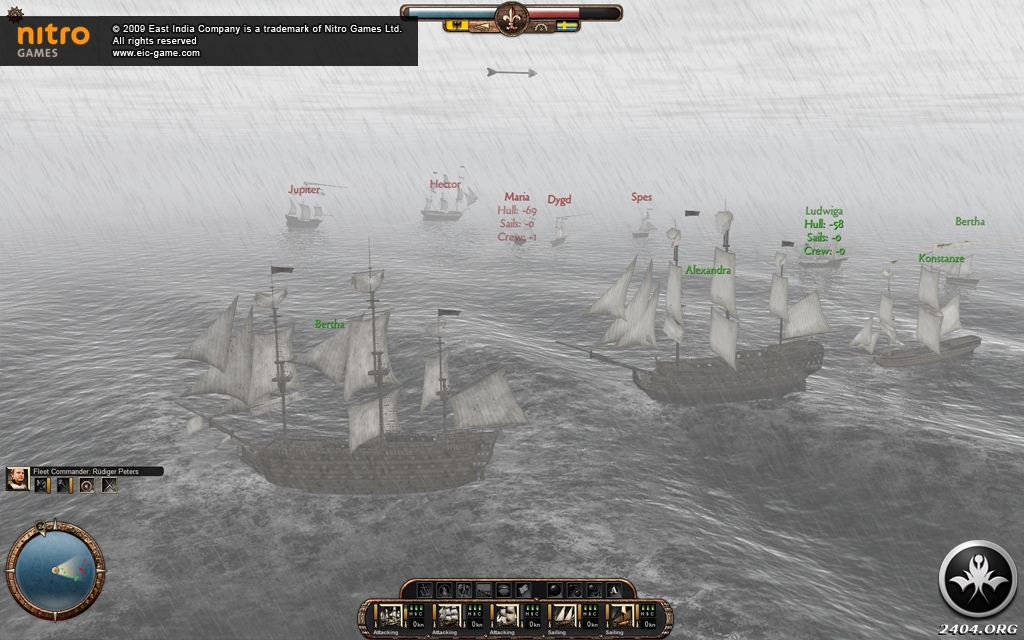Select the grapeshot ammunition icon
The image size is (1024, 640).
coord(594,590)
